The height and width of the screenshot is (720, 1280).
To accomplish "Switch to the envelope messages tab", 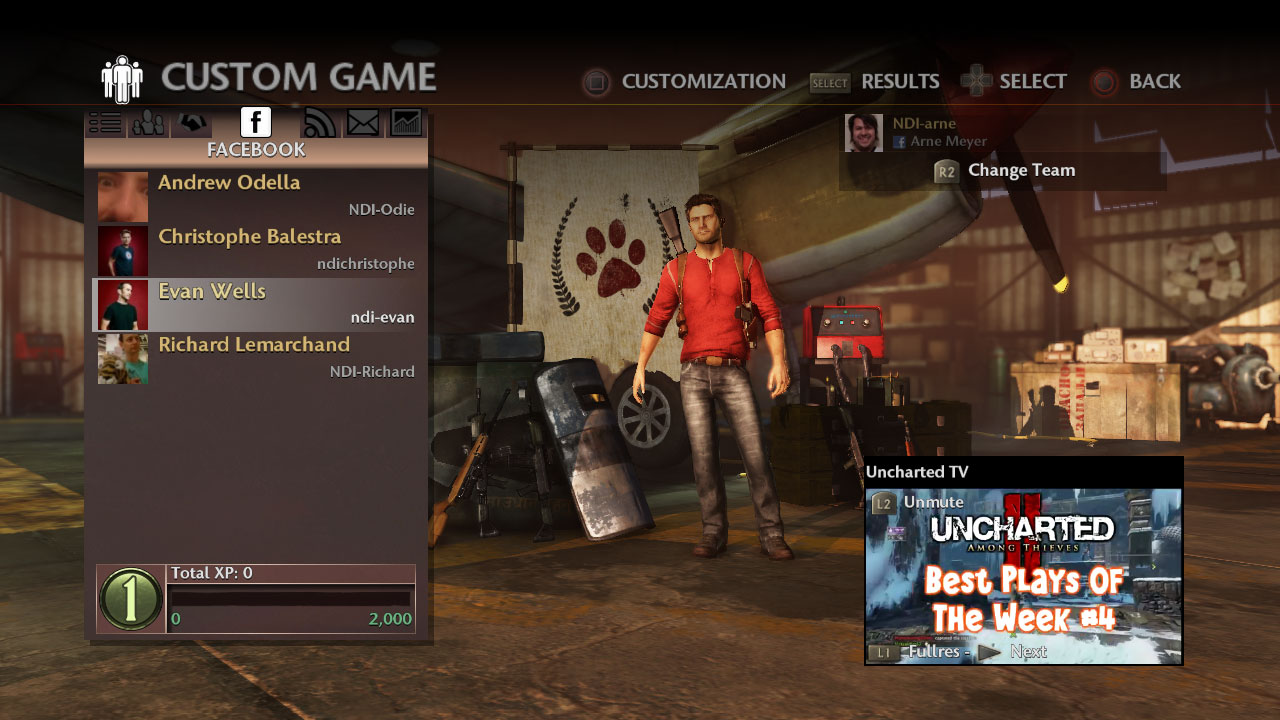I will pyautogui.click(x=363, y=123).
